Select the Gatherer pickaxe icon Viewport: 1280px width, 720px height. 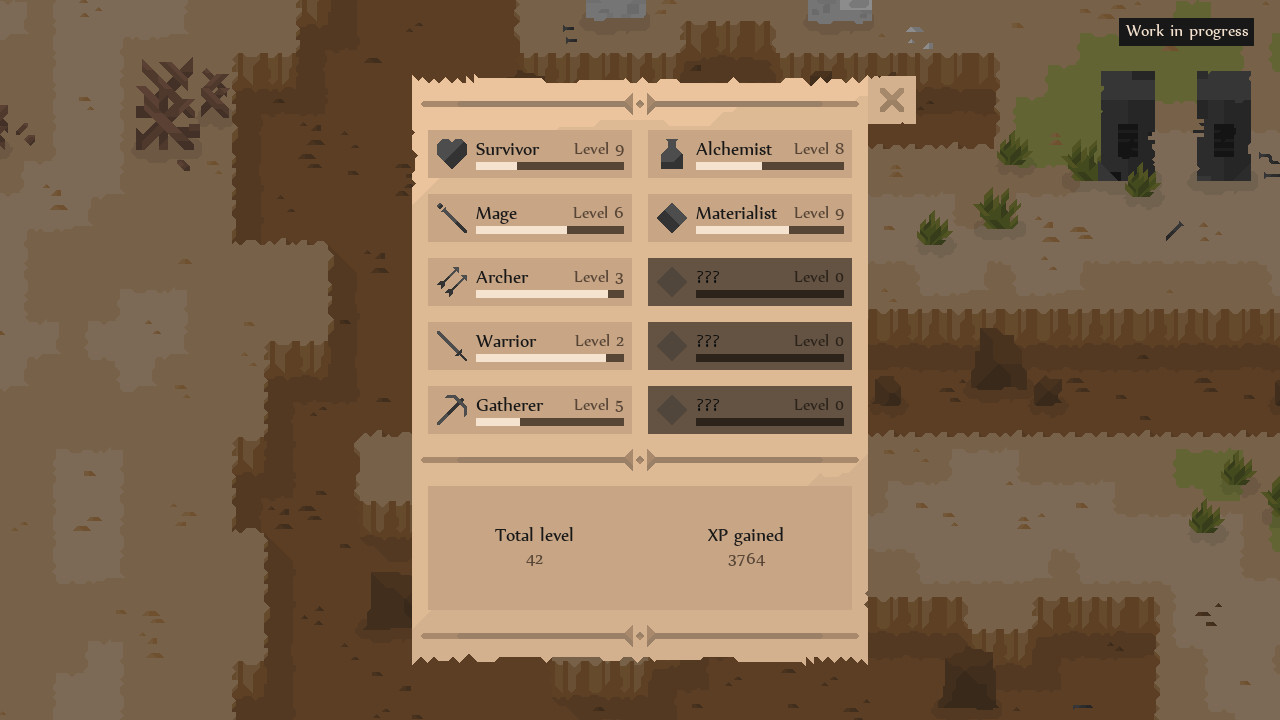click(452, 410)
